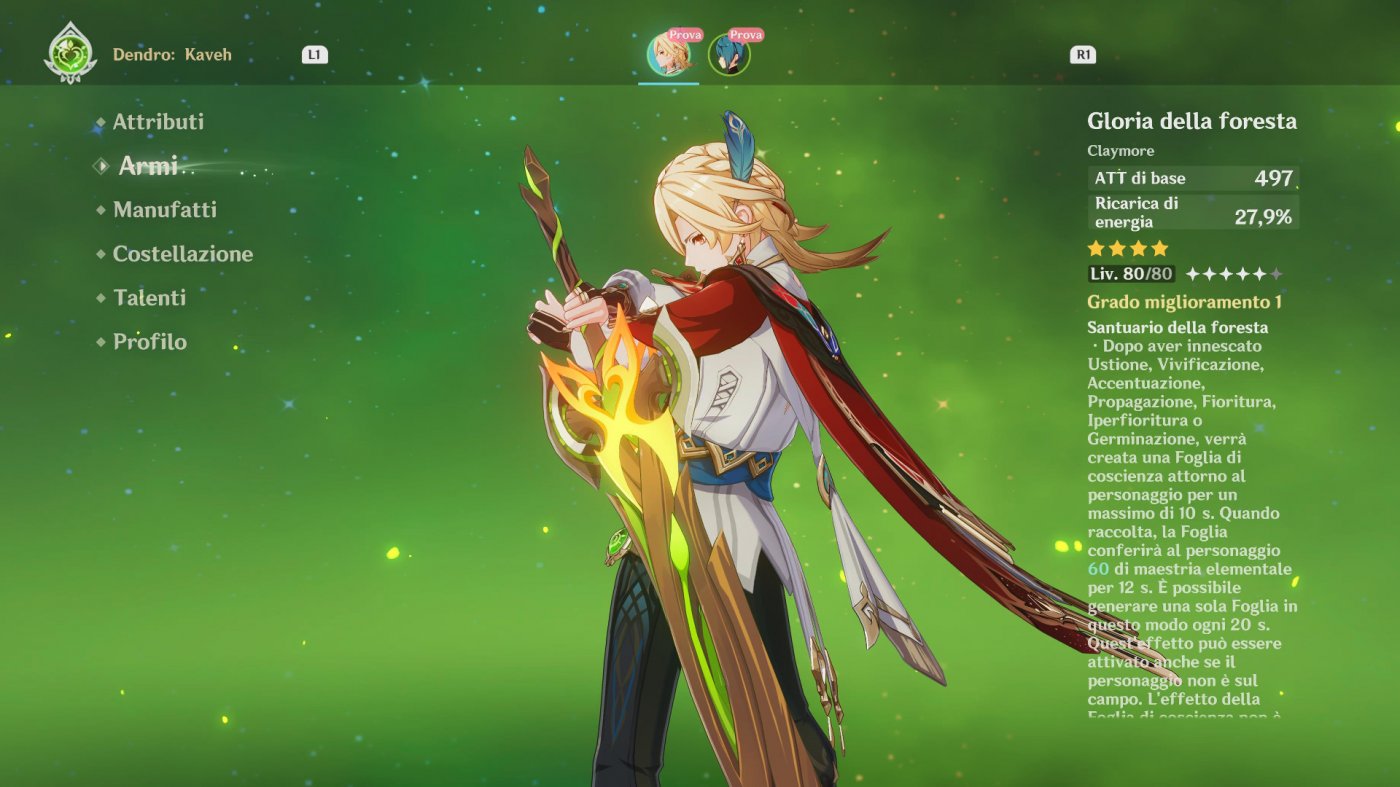Viewport: 1400px width, 787px height.
Task: Select Costellazione from the sidebar
Action: (186, 254)
